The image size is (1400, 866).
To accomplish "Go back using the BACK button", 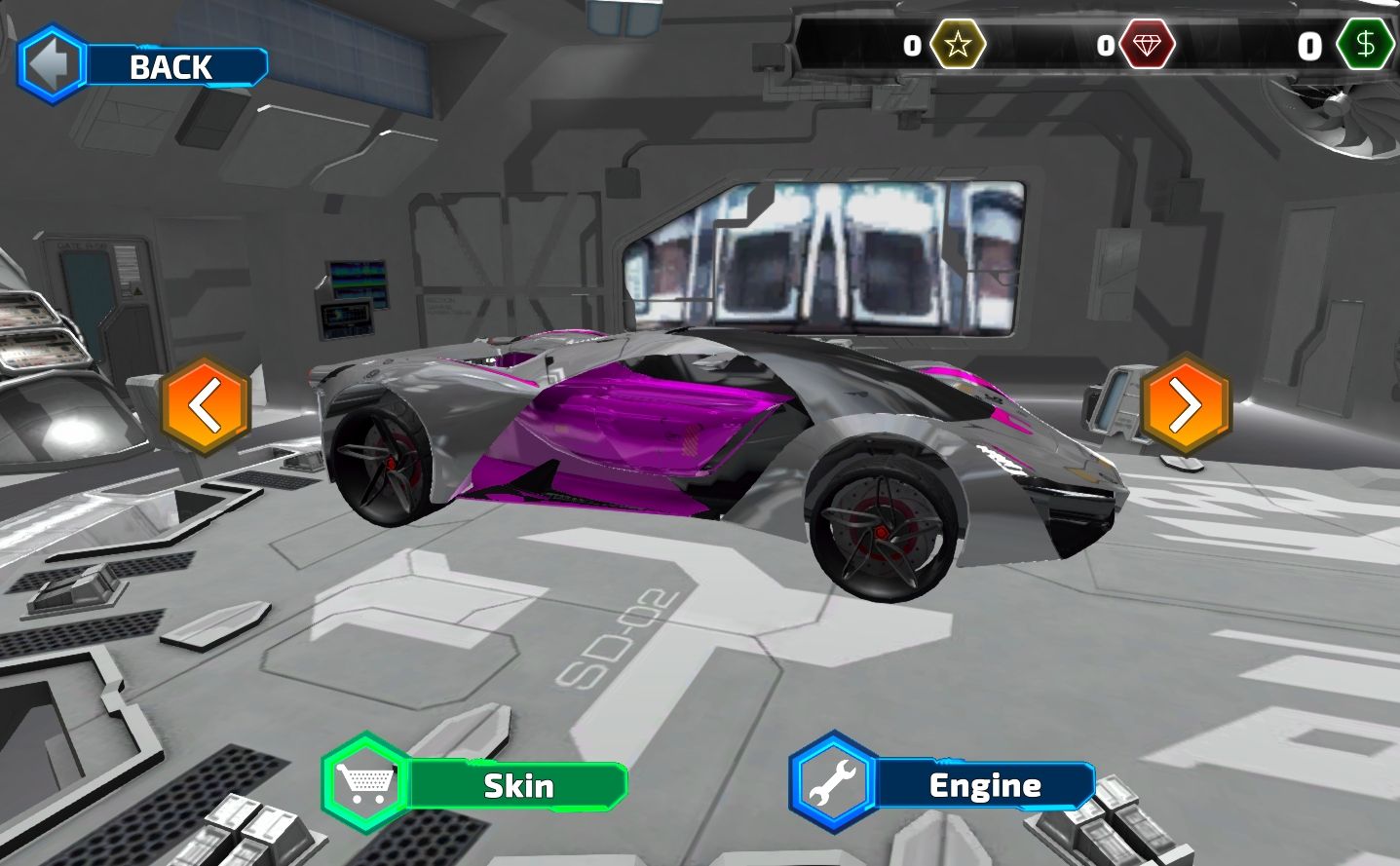I will [144, 65].
